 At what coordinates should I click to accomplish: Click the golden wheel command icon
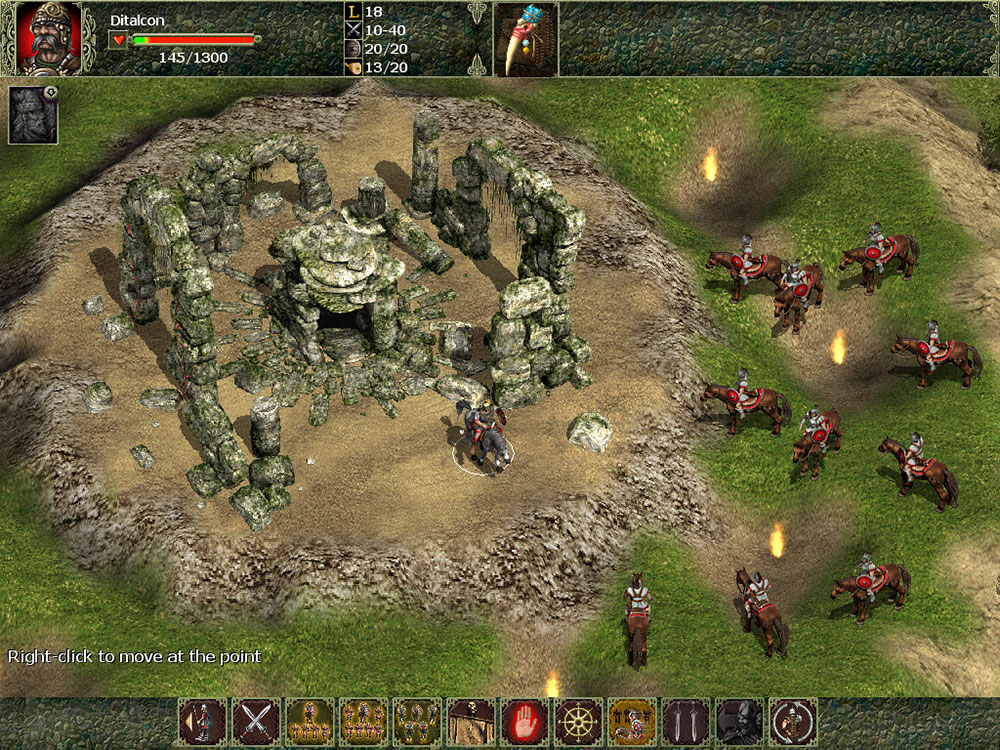point(579,721)
